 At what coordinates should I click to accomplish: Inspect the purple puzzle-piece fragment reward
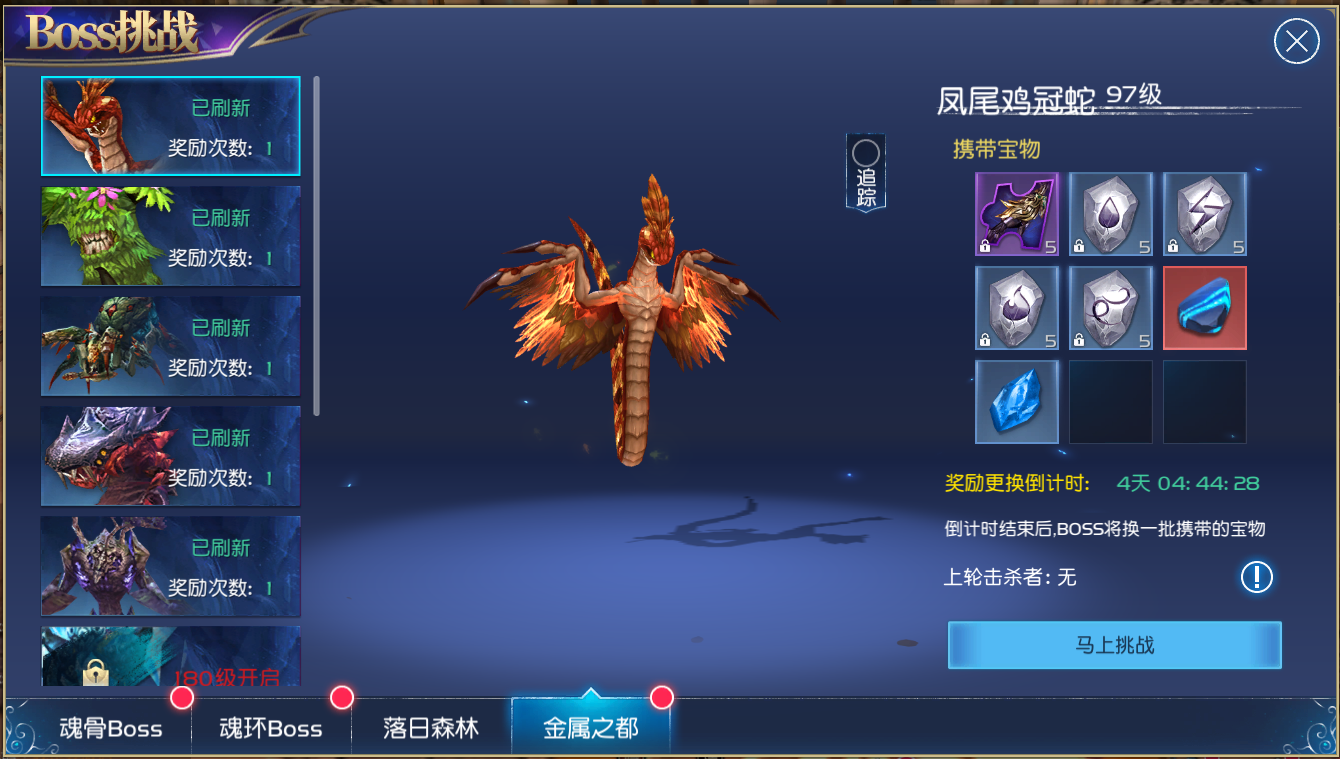(x=1016, y=214)
